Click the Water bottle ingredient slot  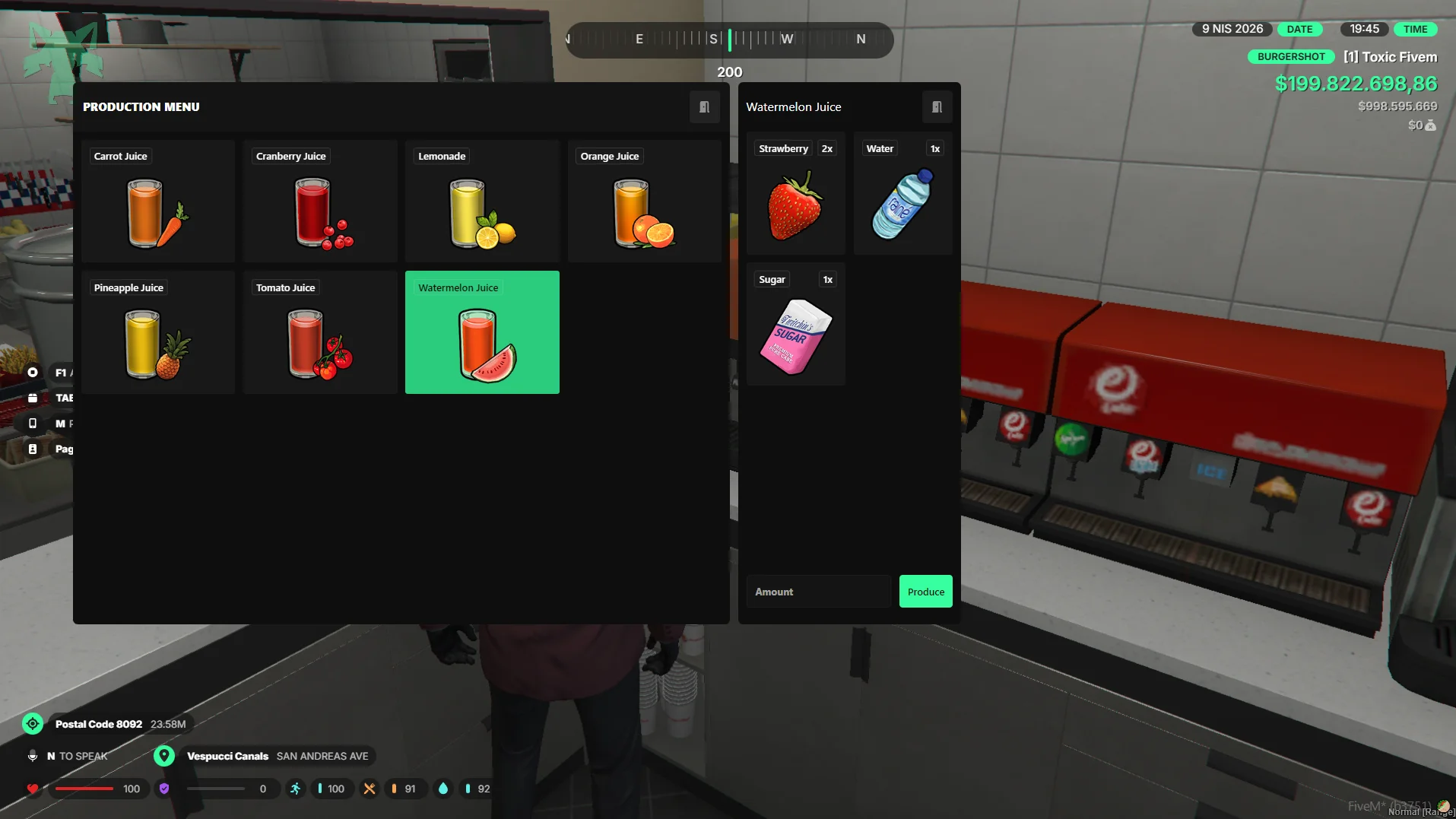click(902, 194)
